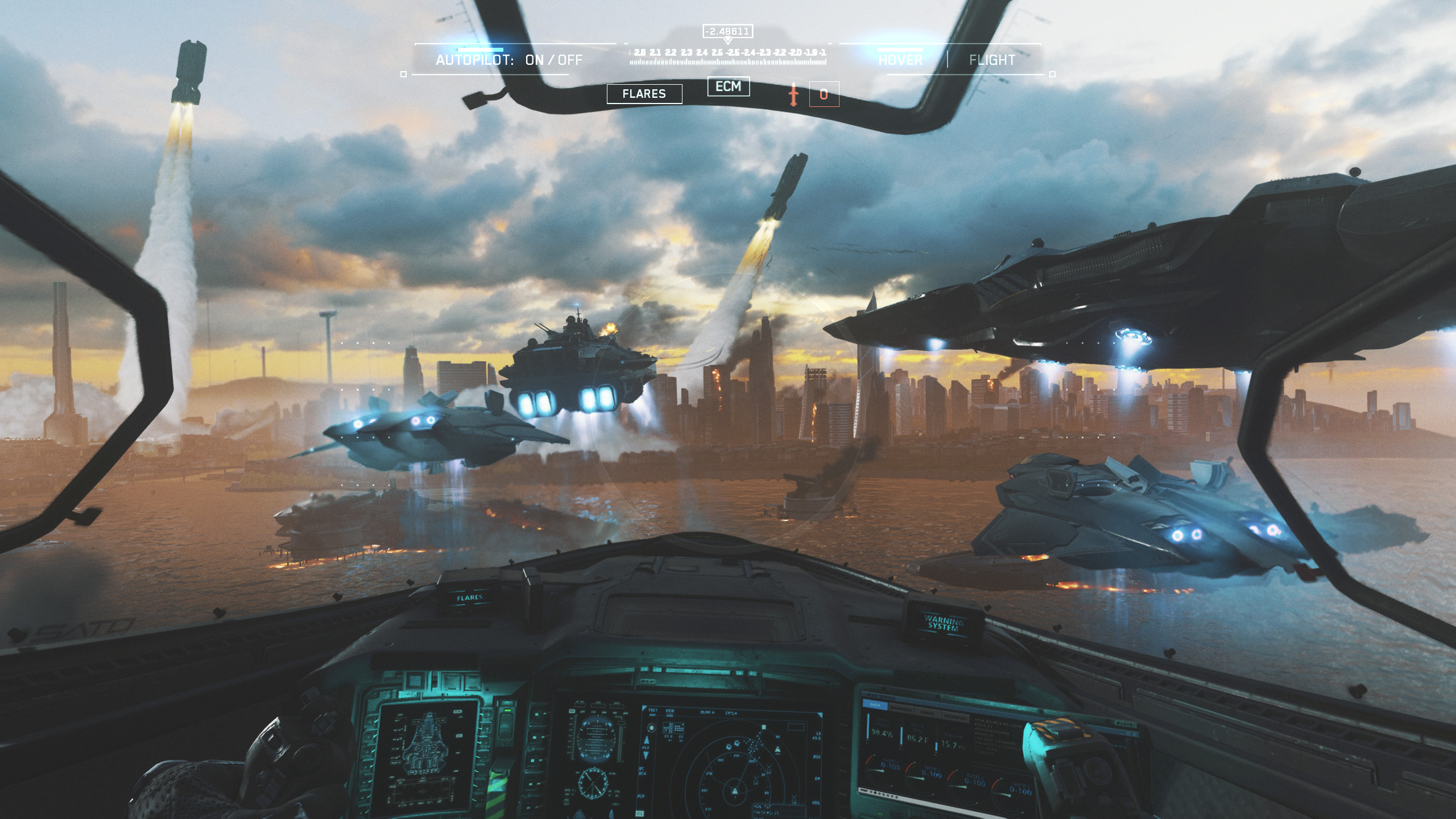This screenshot has height=819, width=1456.
Task: Activate the ECM box
Action: (728, 86)
